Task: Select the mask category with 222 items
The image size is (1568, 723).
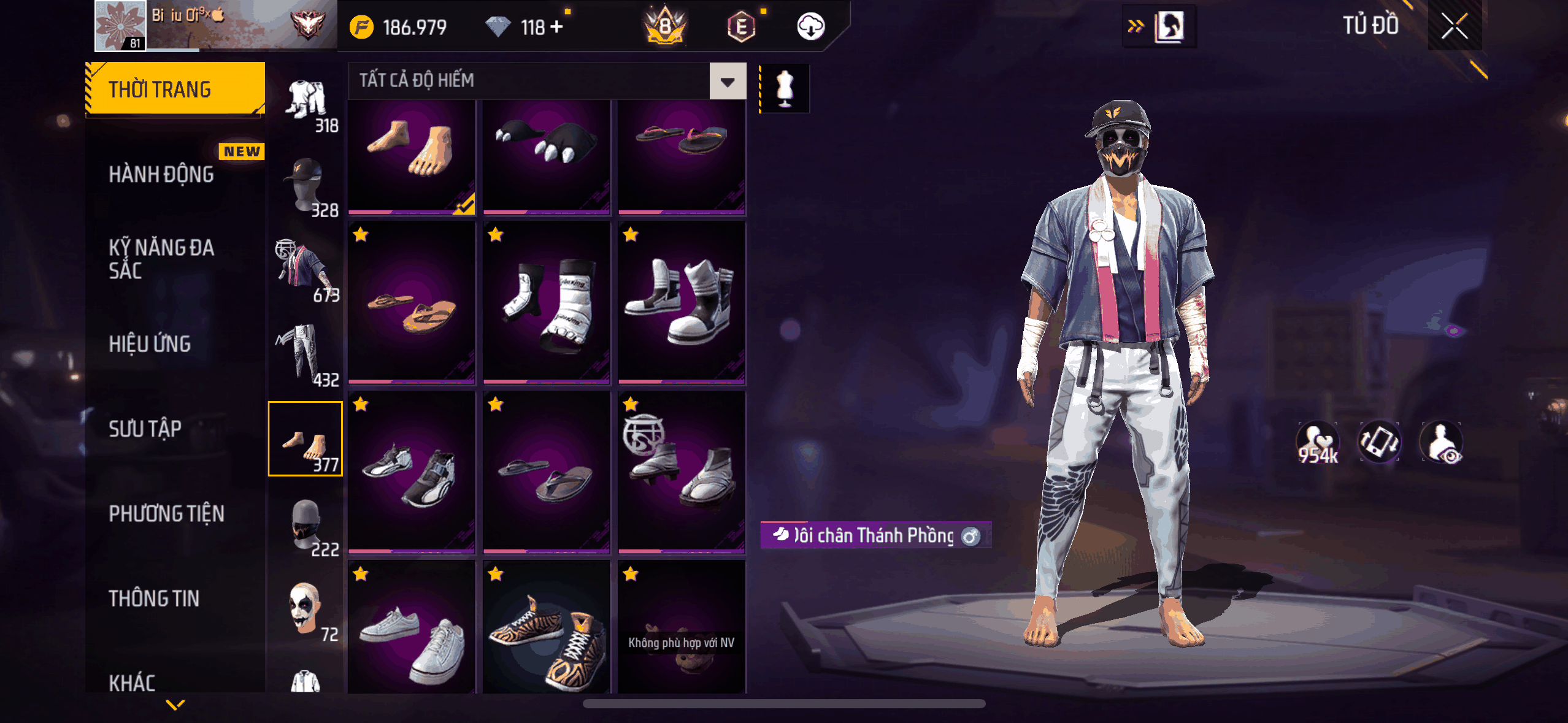Action: 306,526
